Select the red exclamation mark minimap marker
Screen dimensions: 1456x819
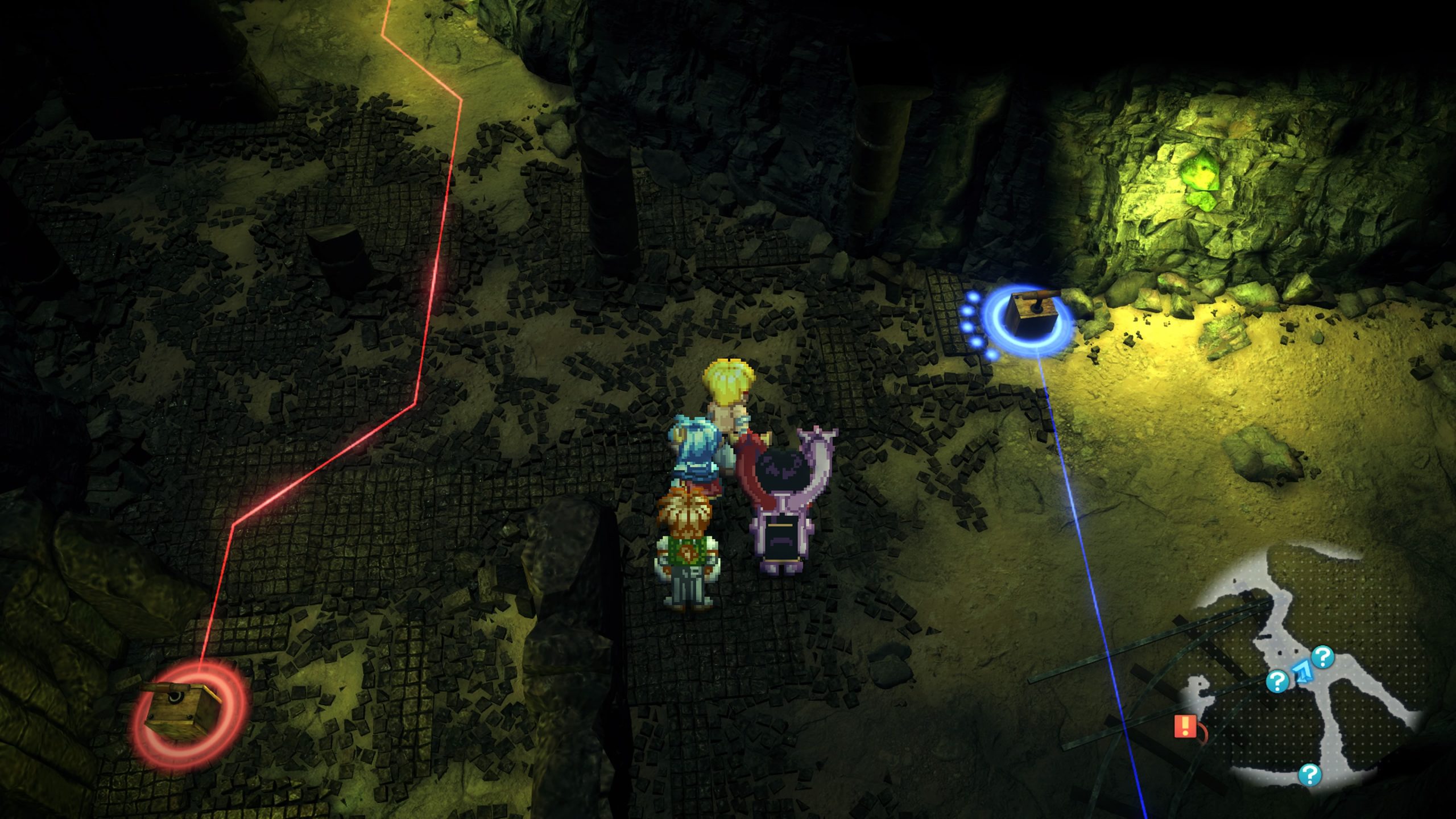pos(1184,726)
